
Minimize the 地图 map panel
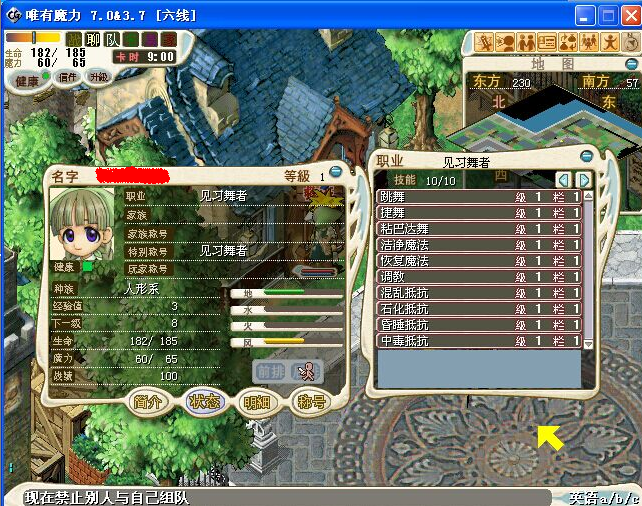[x=629, y=62]
